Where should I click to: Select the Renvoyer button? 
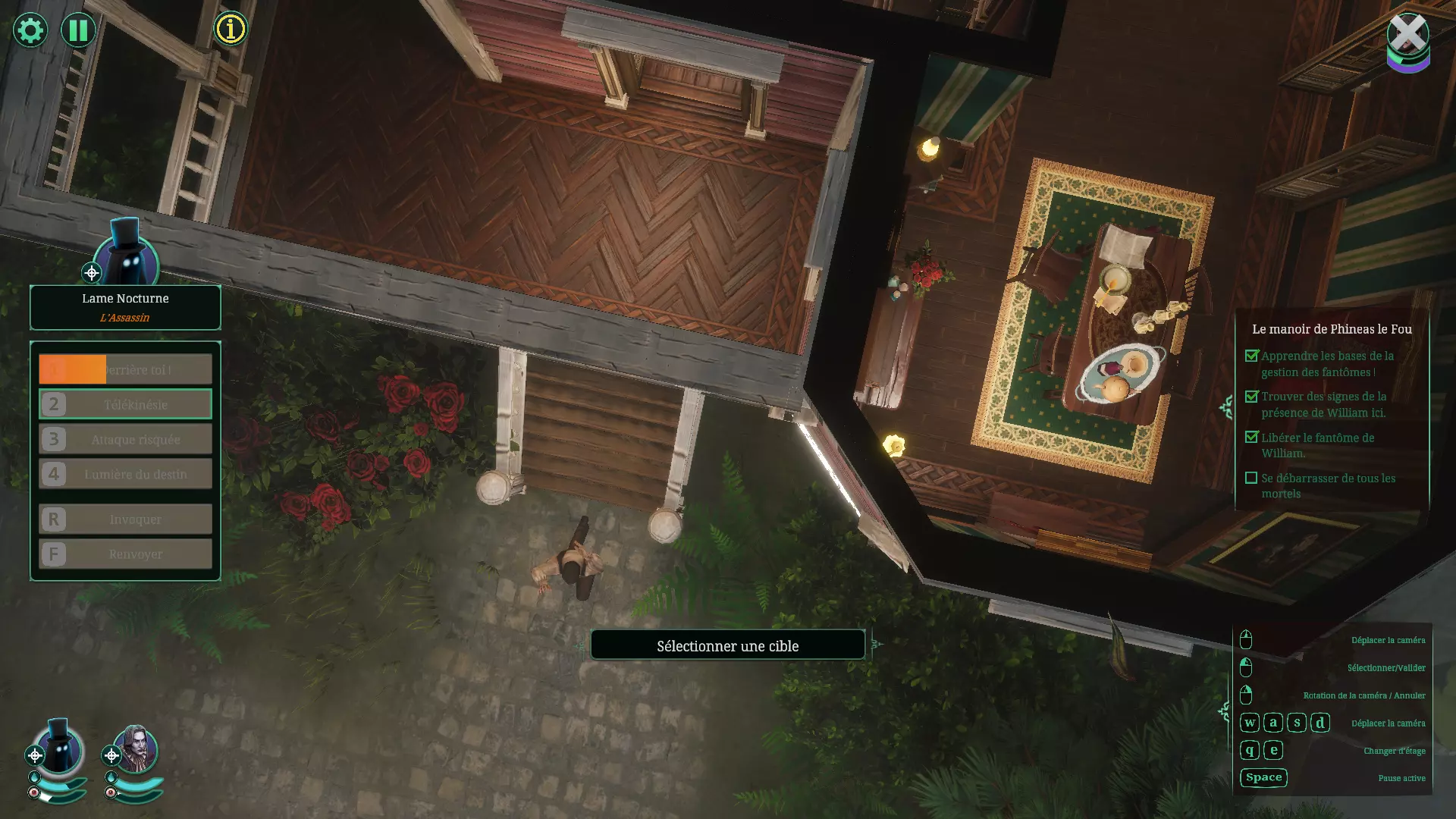pos(125,554)
